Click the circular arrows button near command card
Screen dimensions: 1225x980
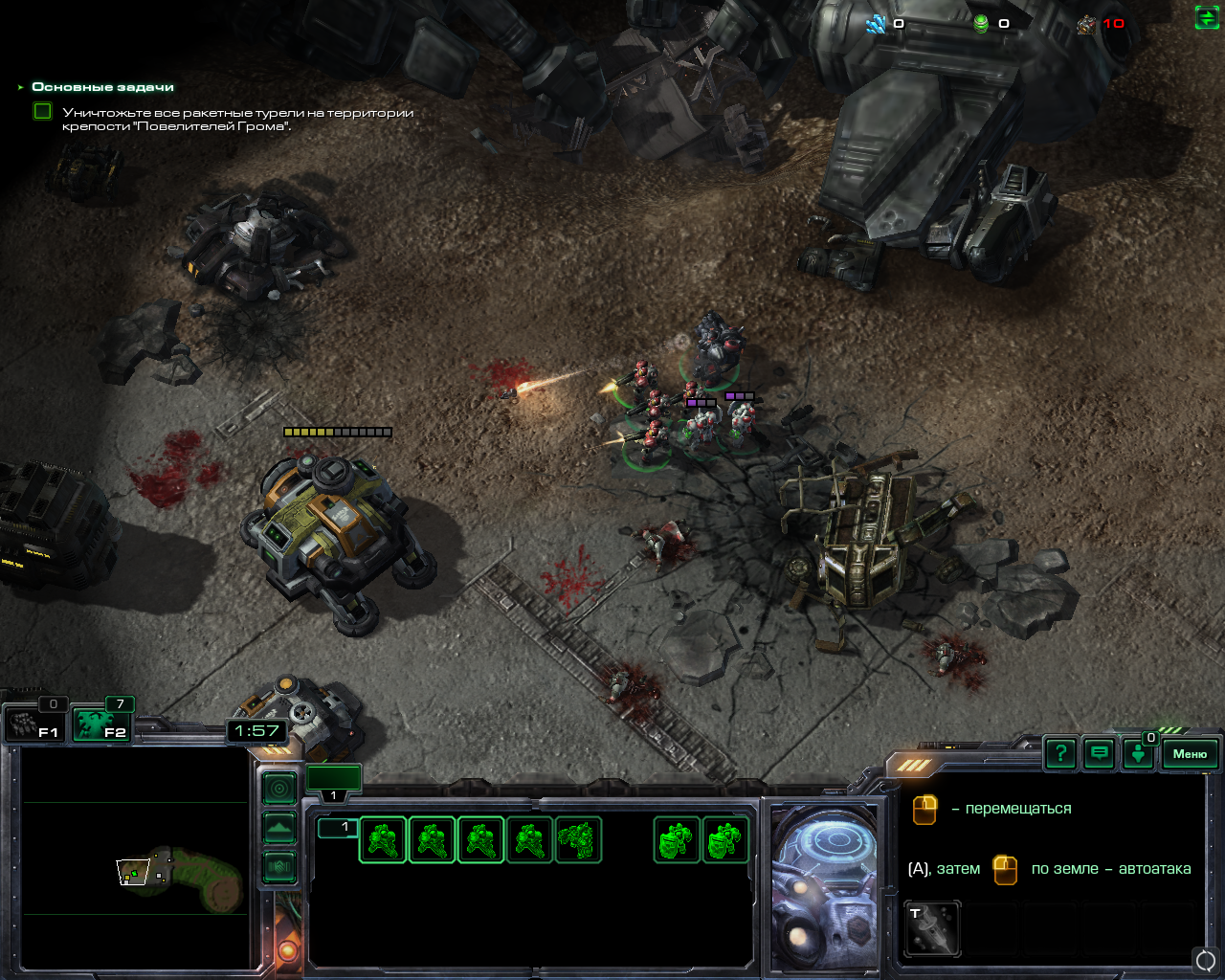click(1206, 959)
